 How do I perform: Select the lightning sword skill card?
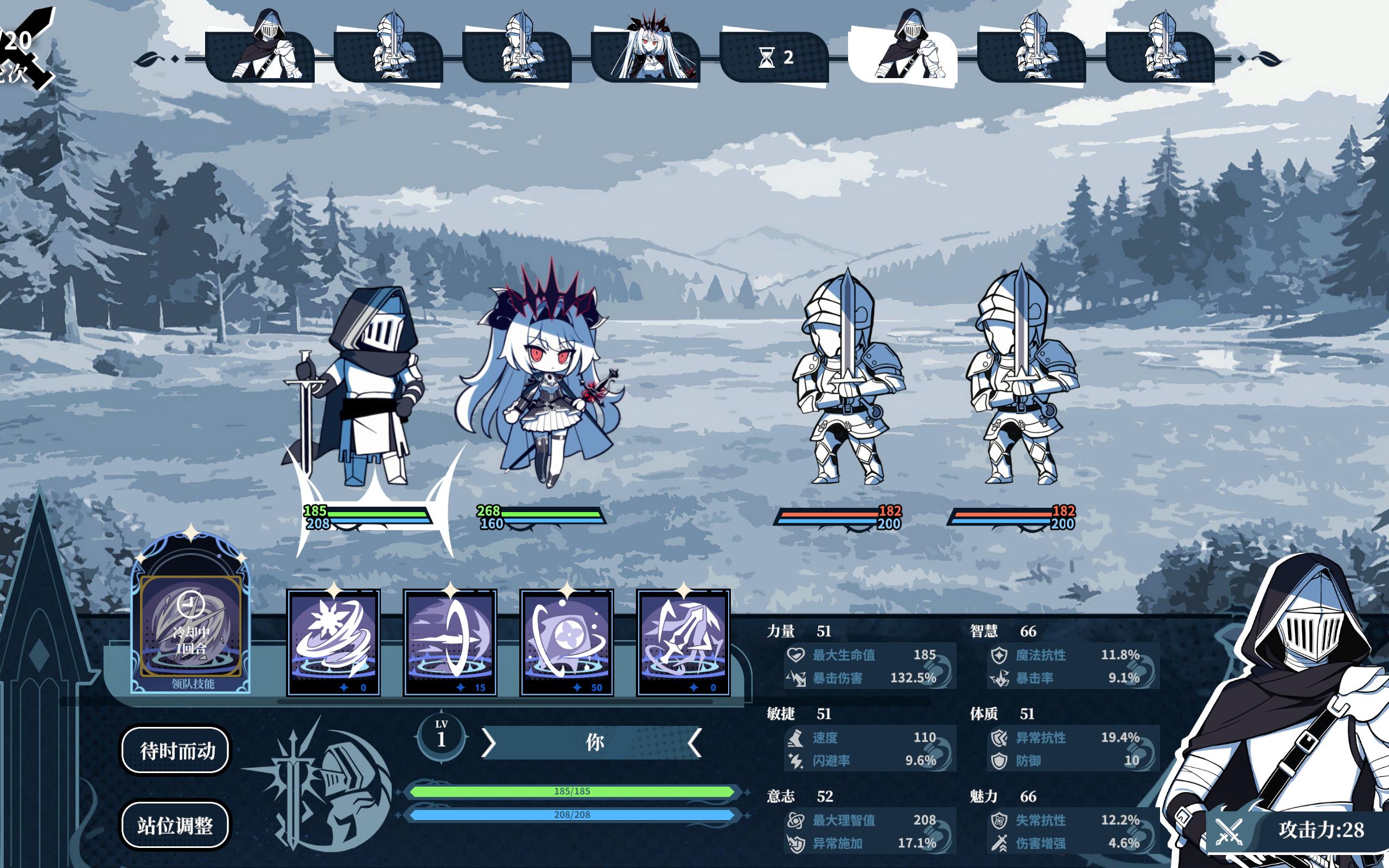point(683,642)
